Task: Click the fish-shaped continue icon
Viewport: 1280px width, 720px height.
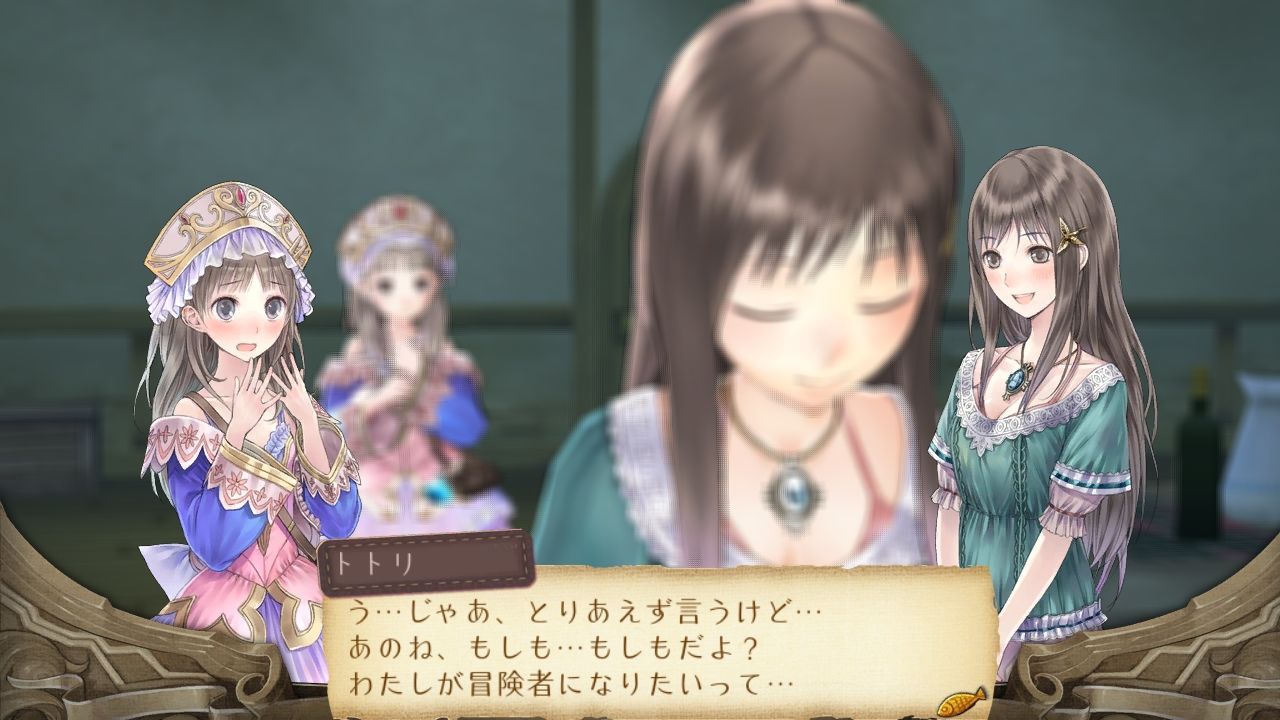Action: [x=961, y=698]
